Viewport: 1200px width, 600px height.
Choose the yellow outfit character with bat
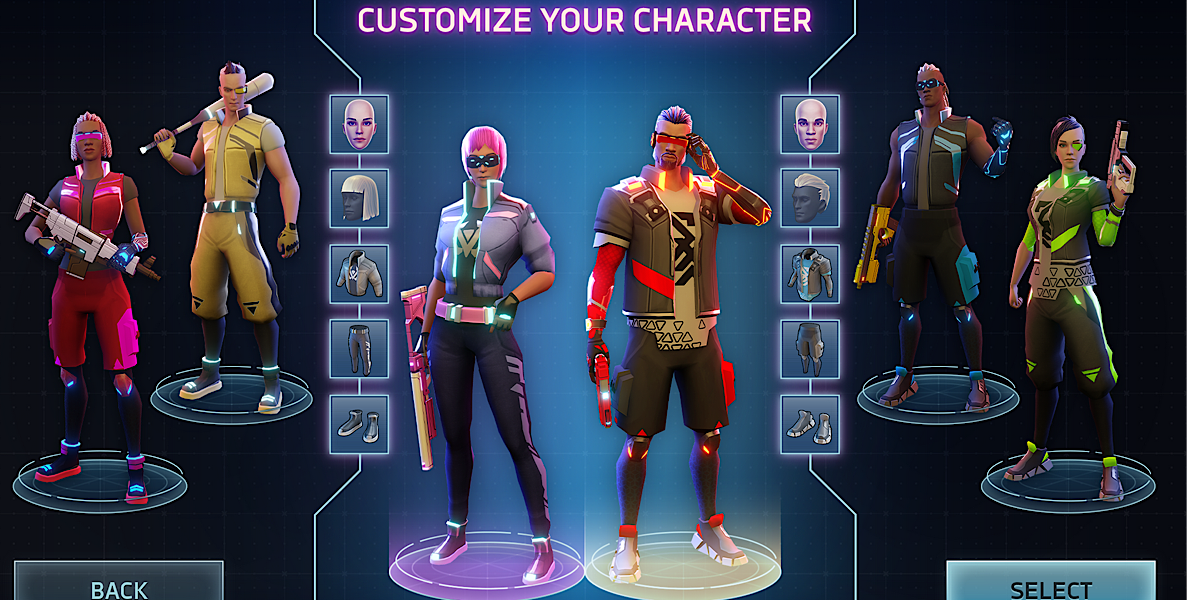(235, 230)
